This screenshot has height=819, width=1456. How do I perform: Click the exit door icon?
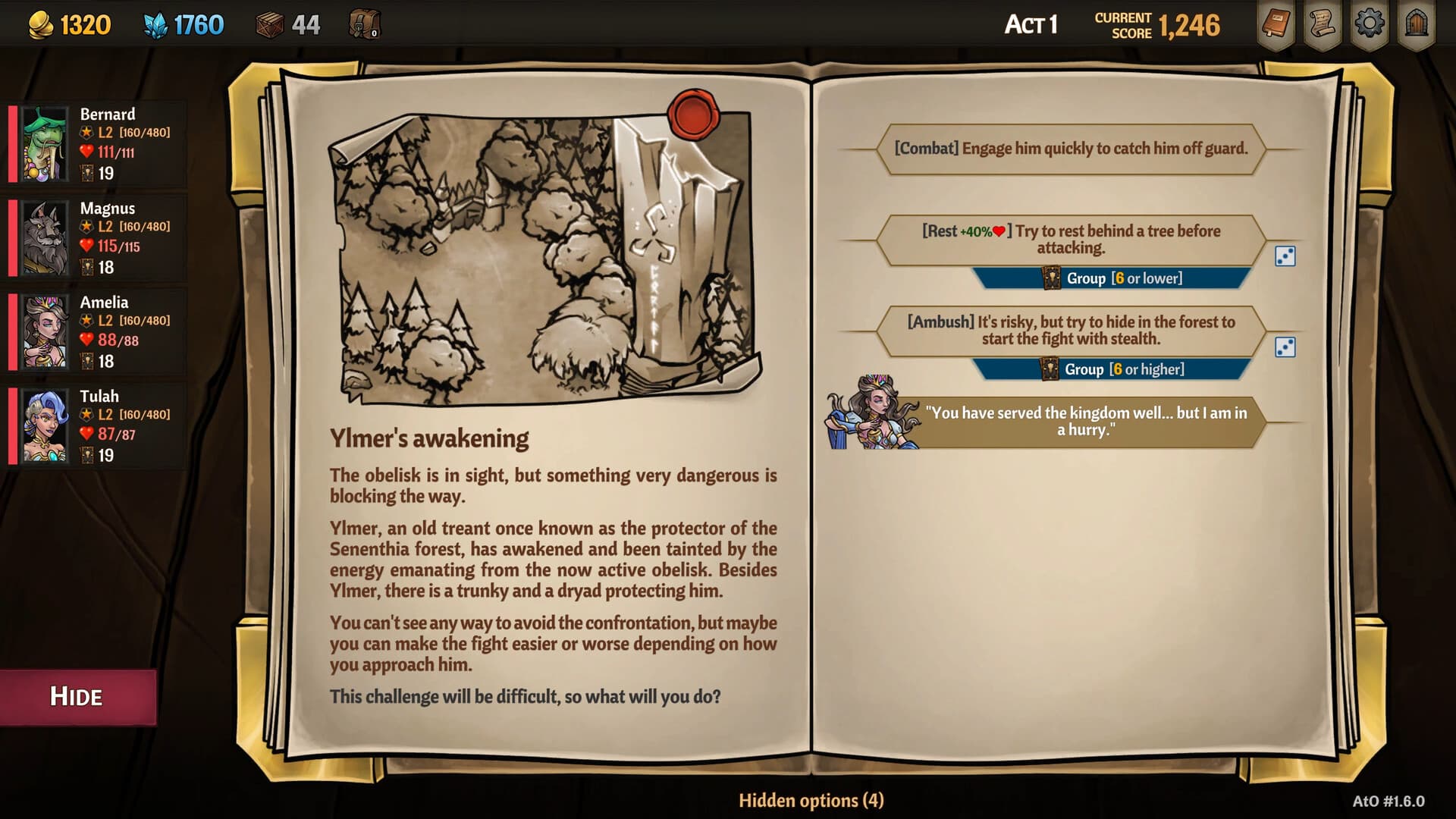coord(1416,24)
